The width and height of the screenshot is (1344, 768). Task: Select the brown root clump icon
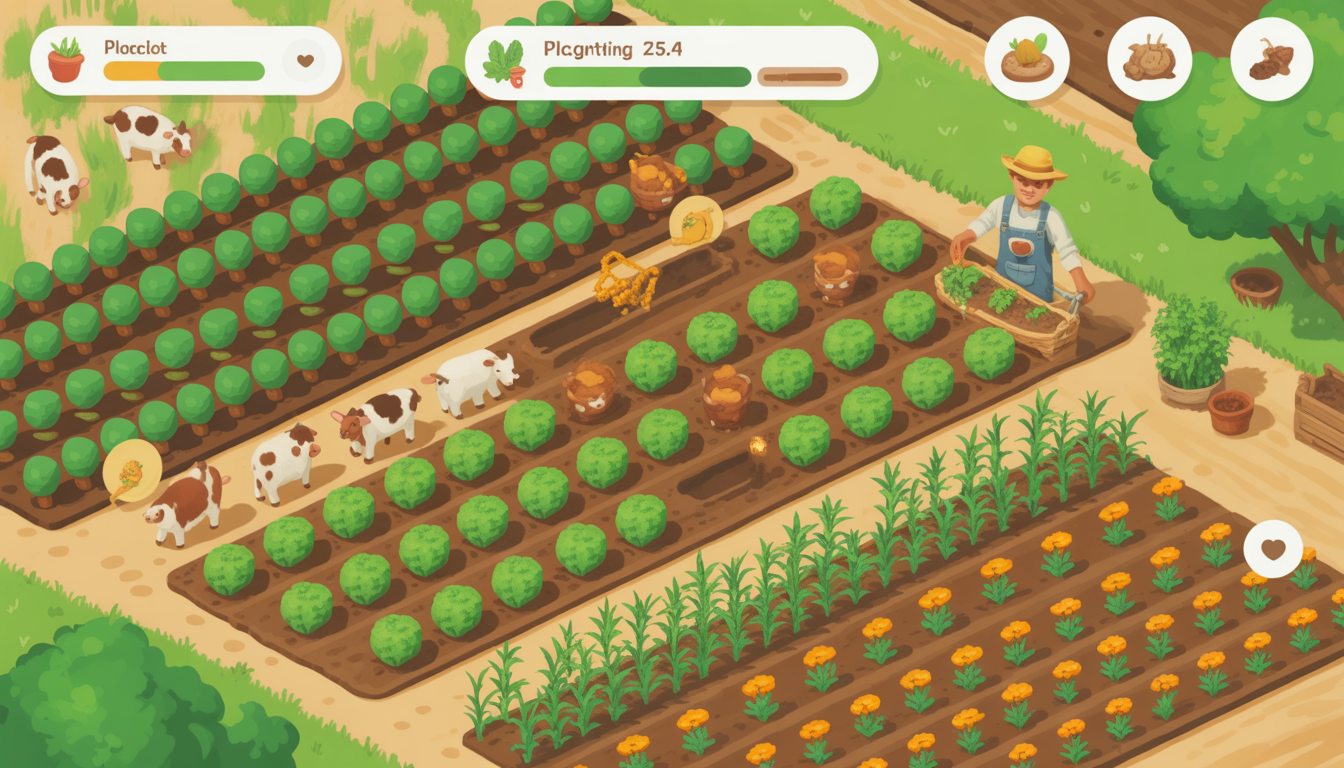1149,59
